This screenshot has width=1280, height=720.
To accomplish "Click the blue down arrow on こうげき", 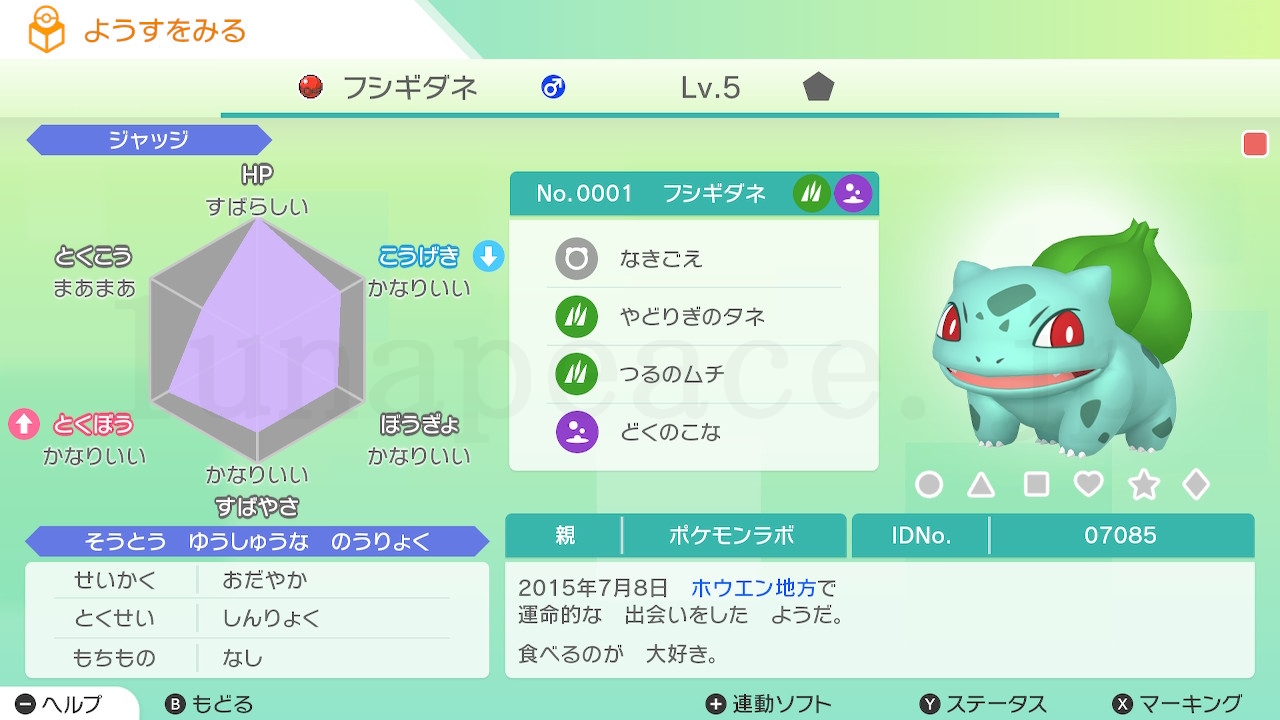I will 486,256.
